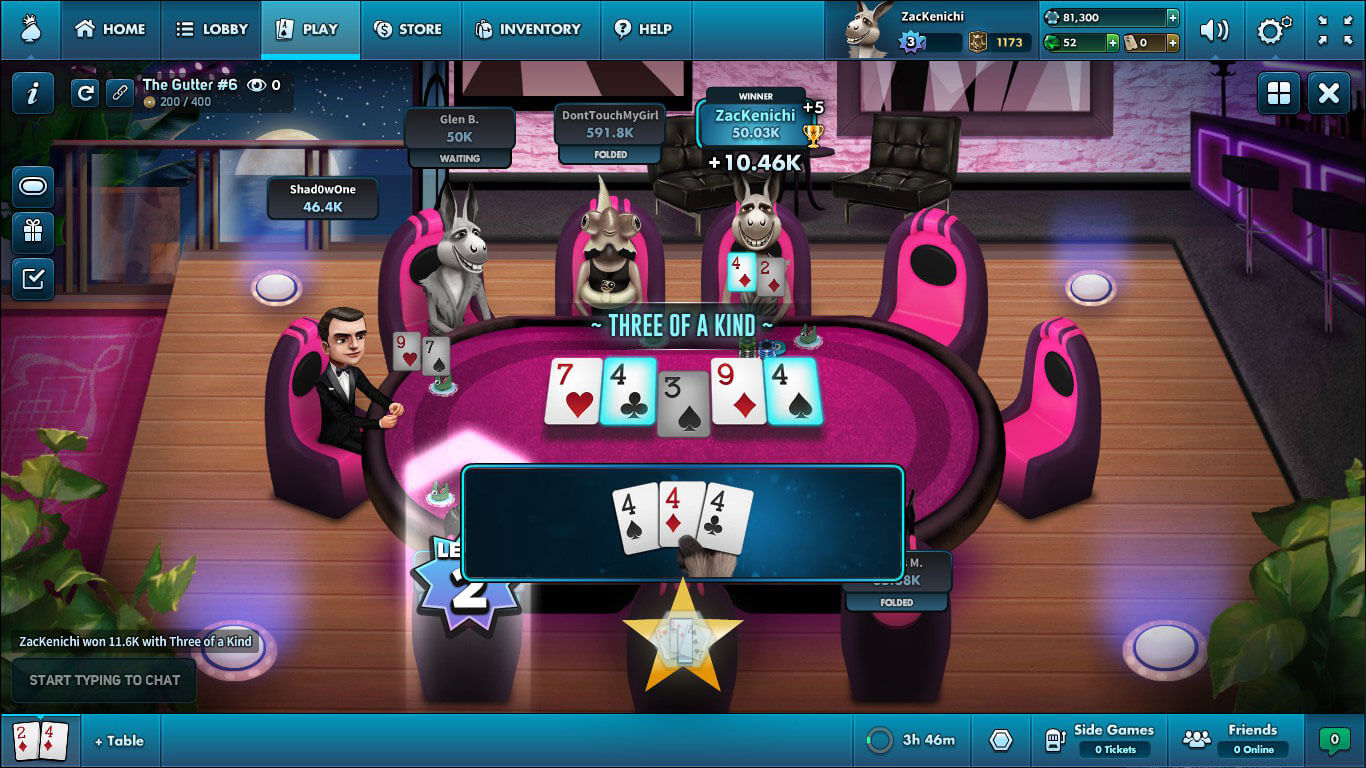Open the Help menu
Image resolution: width=1366 pixels, height=768 pixels.
coord(643,29)
